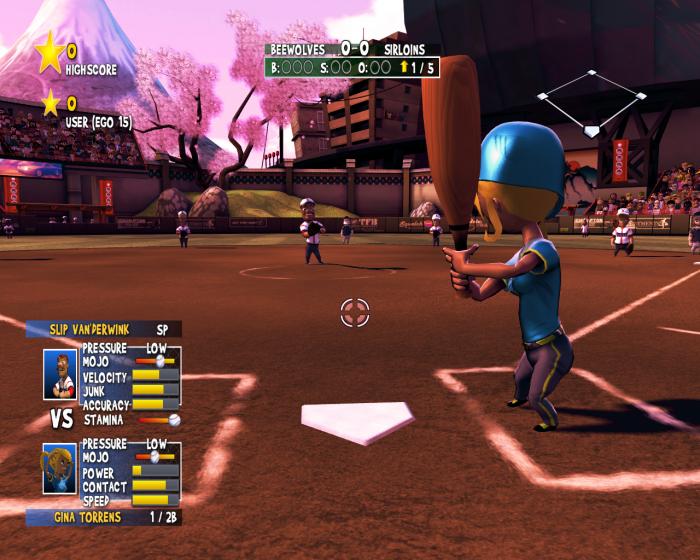The height and width of the screenshot is (560, 700).
Task: Click the batting aim reticle
Action: (354, 312)
